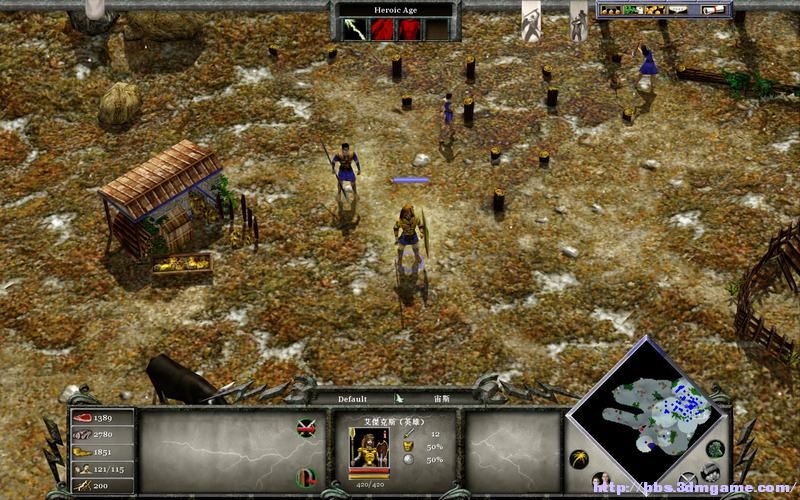Screen dimensions: 800x500
Task: Open the top-right menu button bar
Action: 663,10
